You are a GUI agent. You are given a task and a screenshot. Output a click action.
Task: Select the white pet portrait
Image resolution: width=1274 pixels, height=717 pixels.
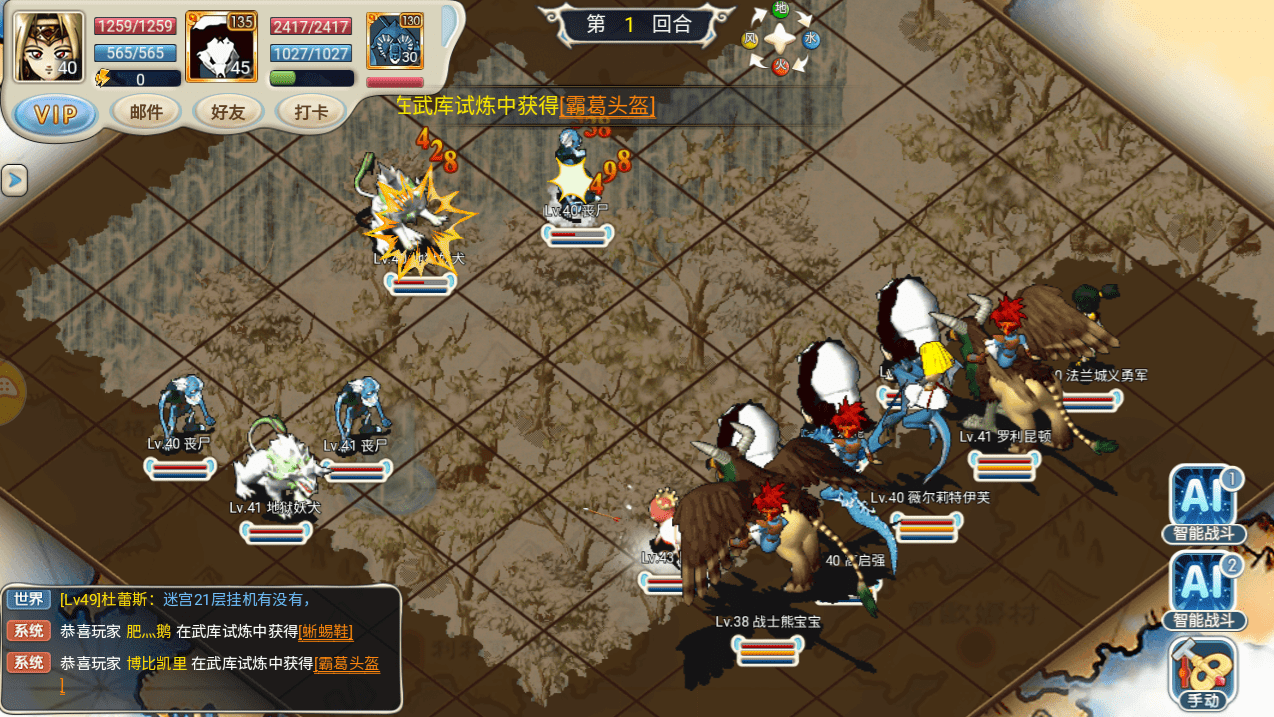[222, 46]
